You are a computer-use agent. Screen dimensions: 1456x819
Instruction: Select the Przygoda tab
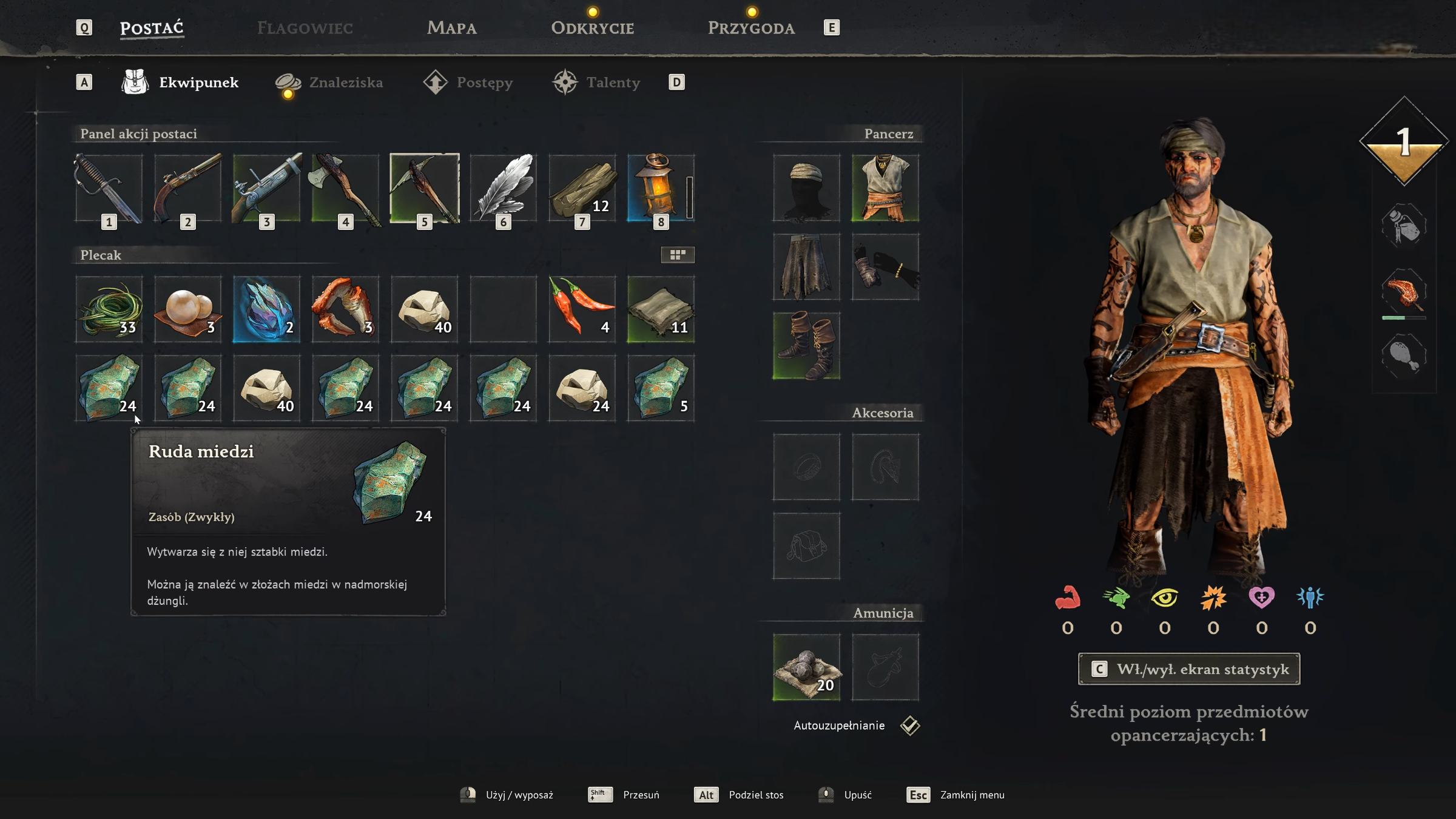[751, 28]
